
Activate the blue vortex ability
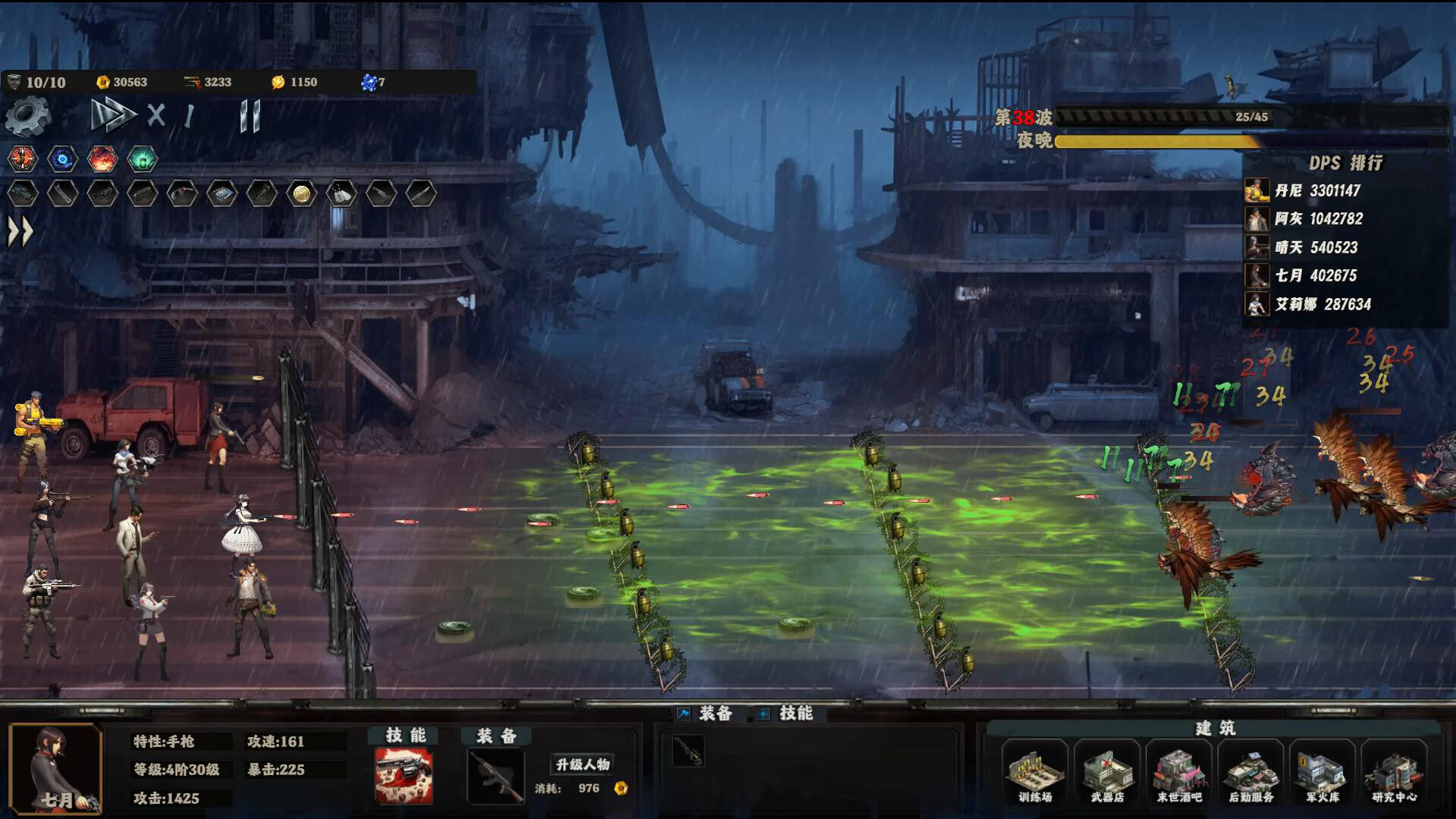[62, 160]
